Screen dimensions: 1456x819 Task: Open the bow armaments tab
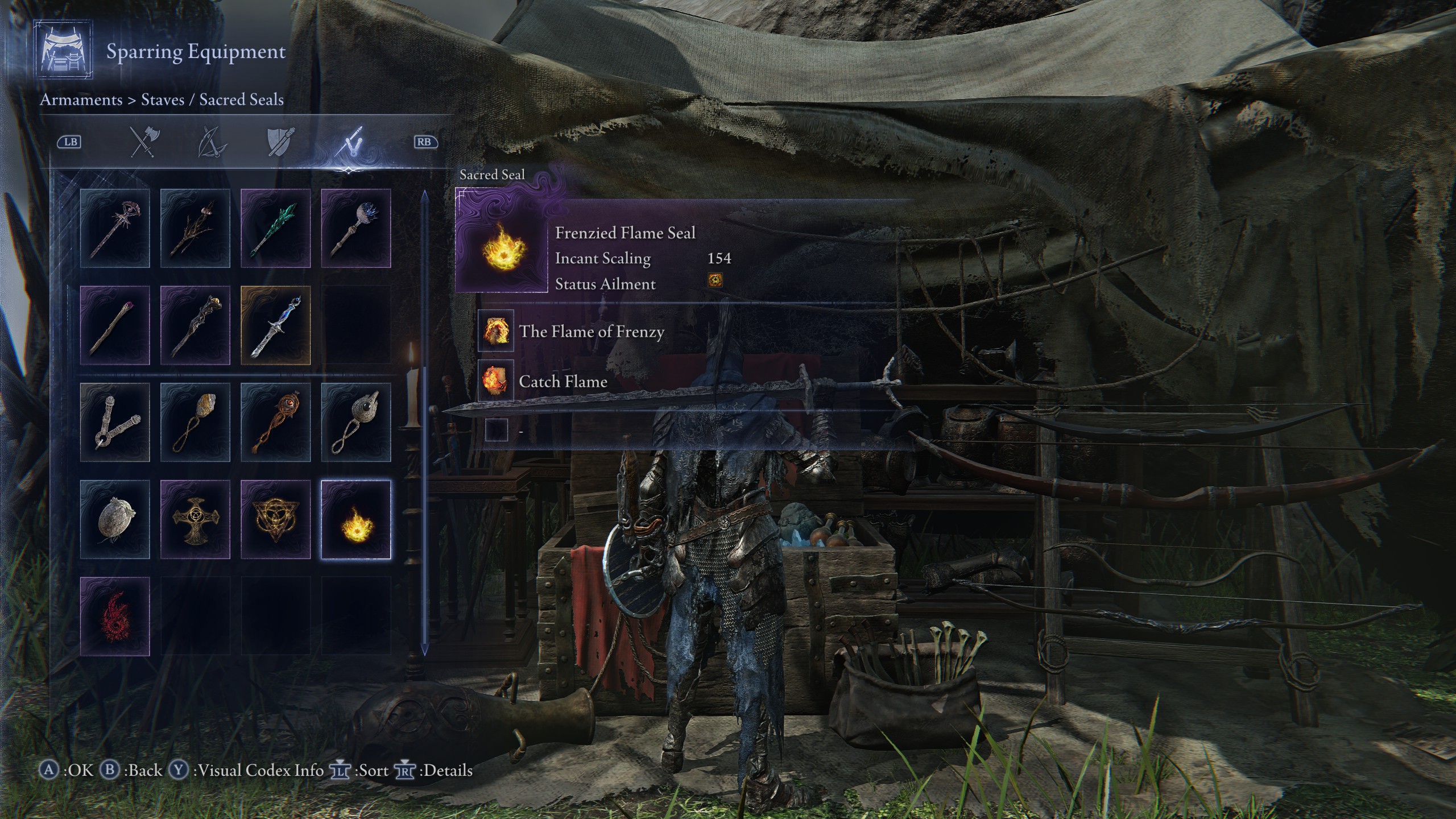(212, 142)
